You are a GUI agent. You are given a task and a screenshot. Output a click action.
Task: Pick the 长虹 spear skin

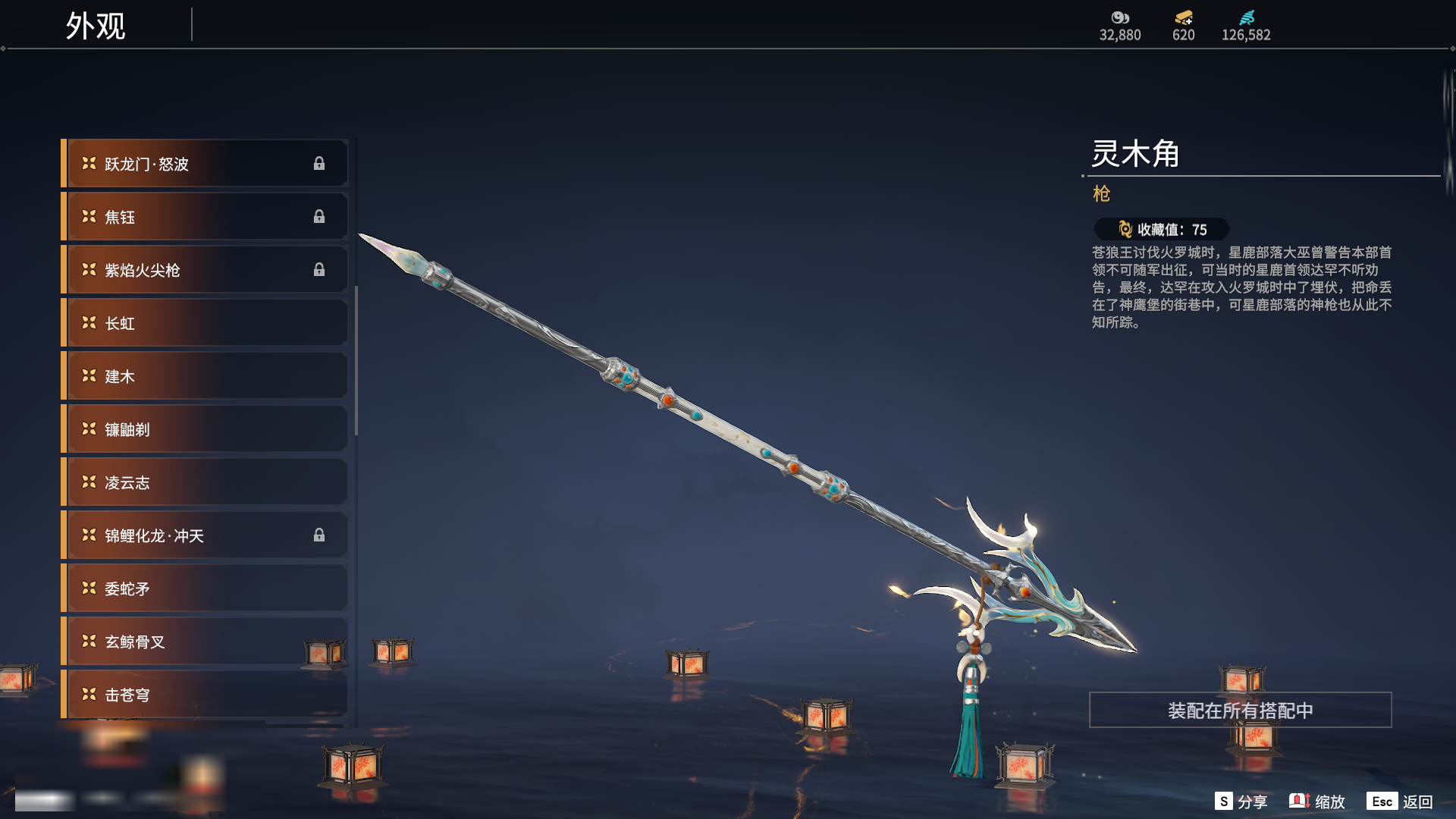(205, 323)
